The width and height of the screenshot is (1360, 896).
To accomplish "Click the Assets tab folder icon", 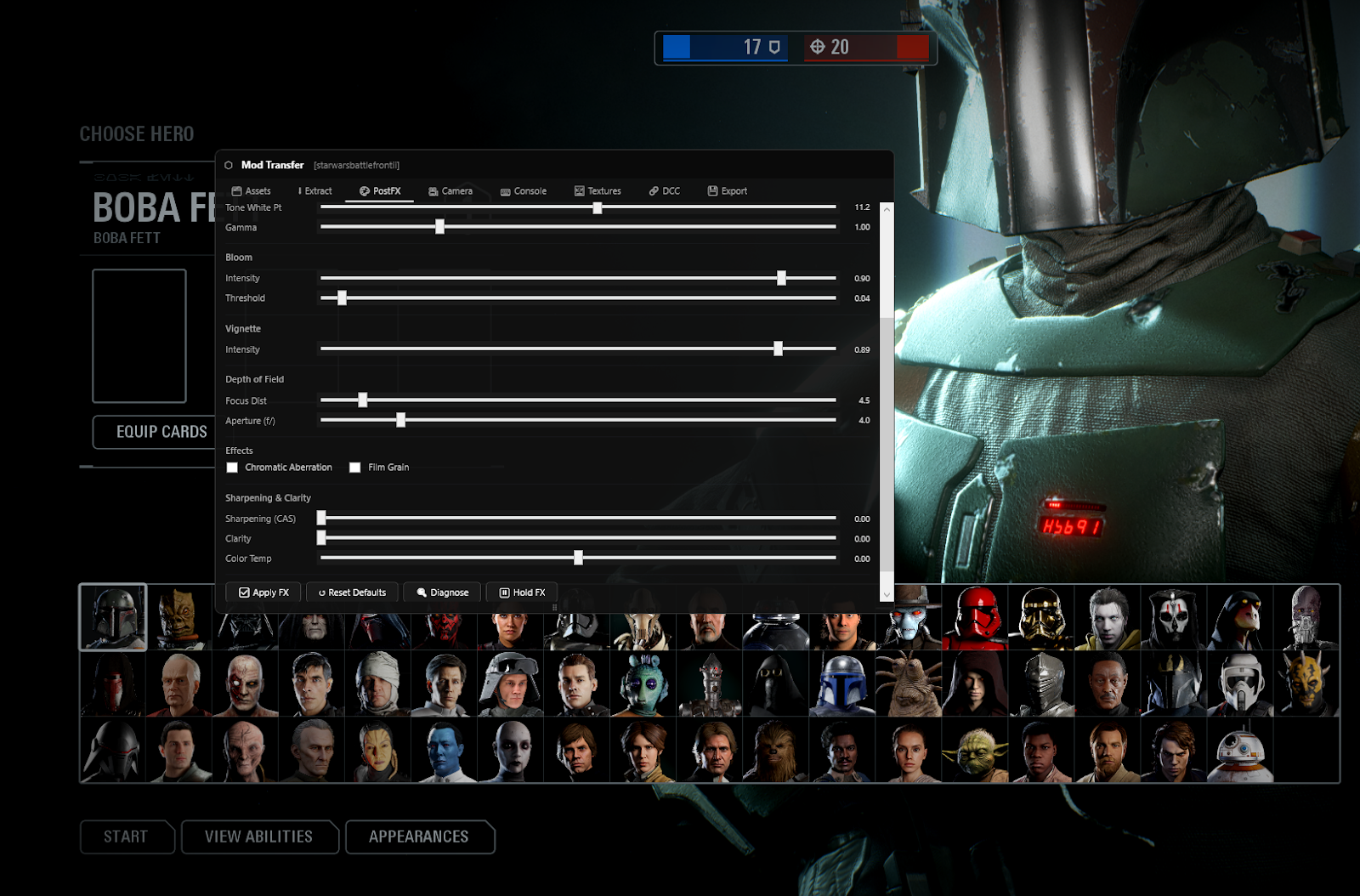I will point(236,191).
